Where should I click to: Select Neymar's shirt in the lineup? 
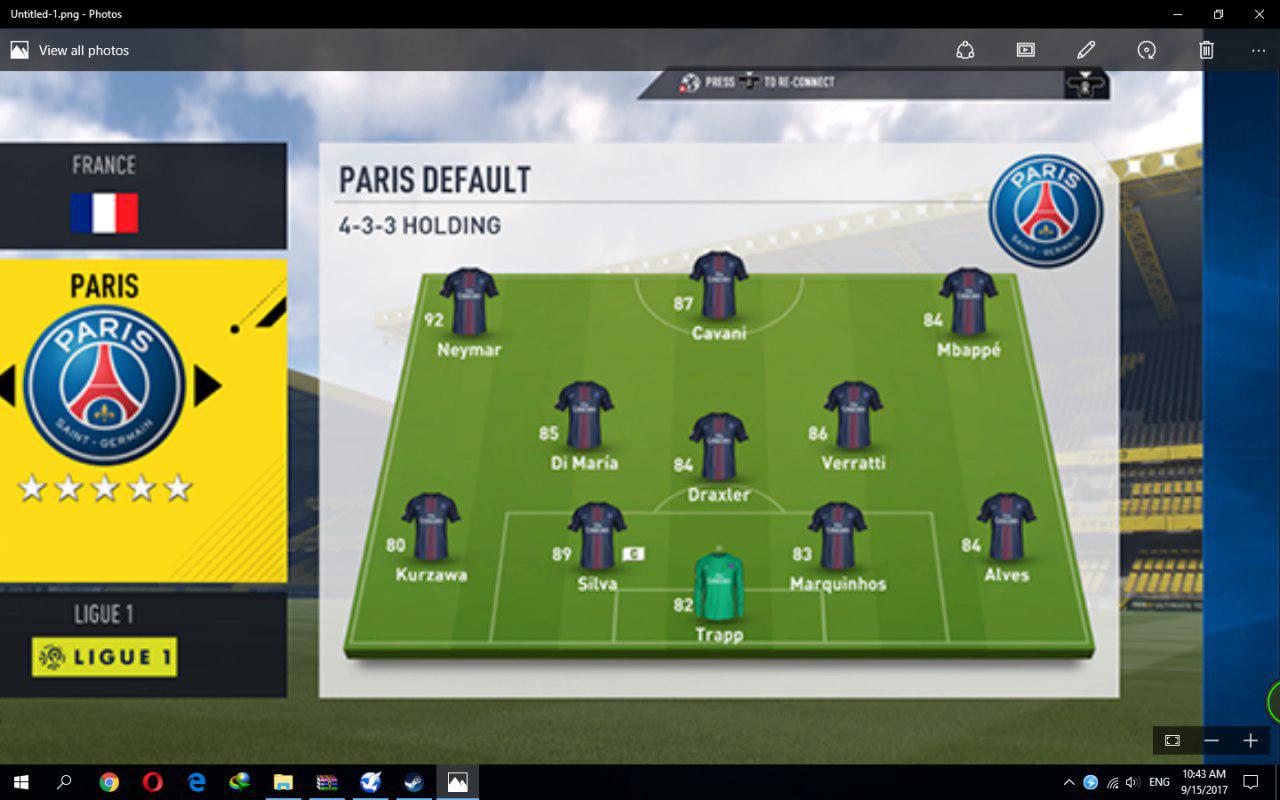pos(469,301)
